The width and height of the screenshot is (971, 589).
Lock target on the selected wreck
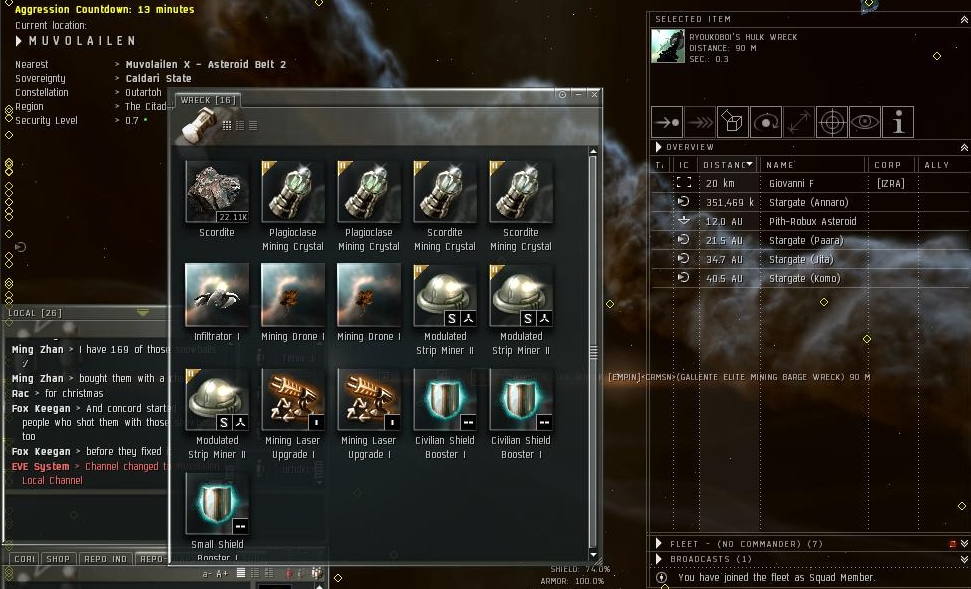click(x=832, y=122)
